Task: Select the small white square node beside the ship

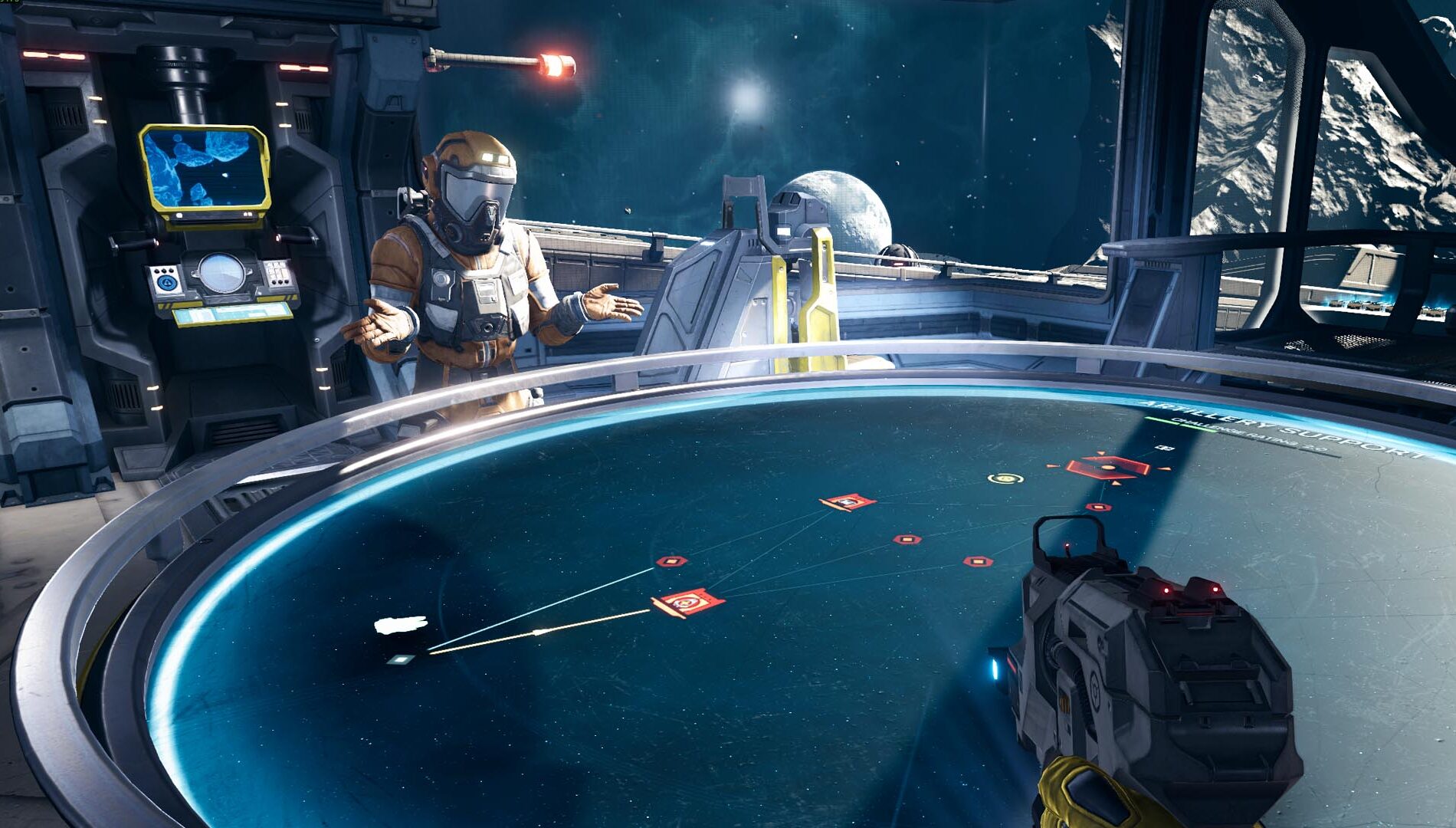Action: (x=400, y=659)
